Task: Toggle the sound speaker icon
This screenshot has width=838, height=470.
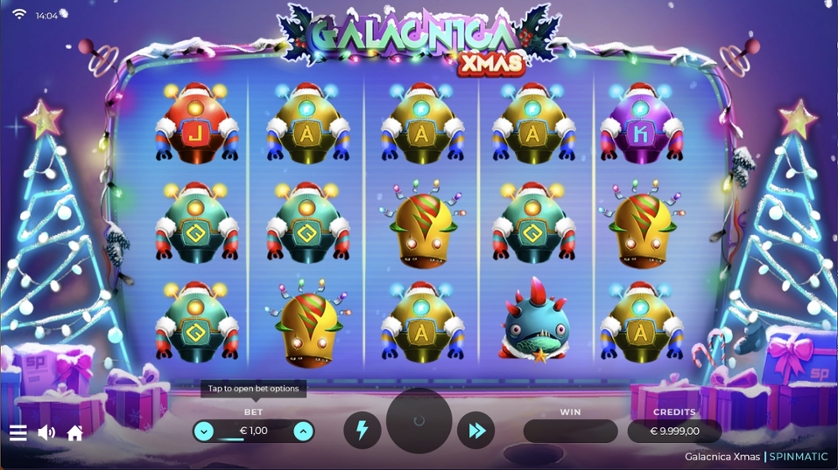Action: tap(46, 433)
